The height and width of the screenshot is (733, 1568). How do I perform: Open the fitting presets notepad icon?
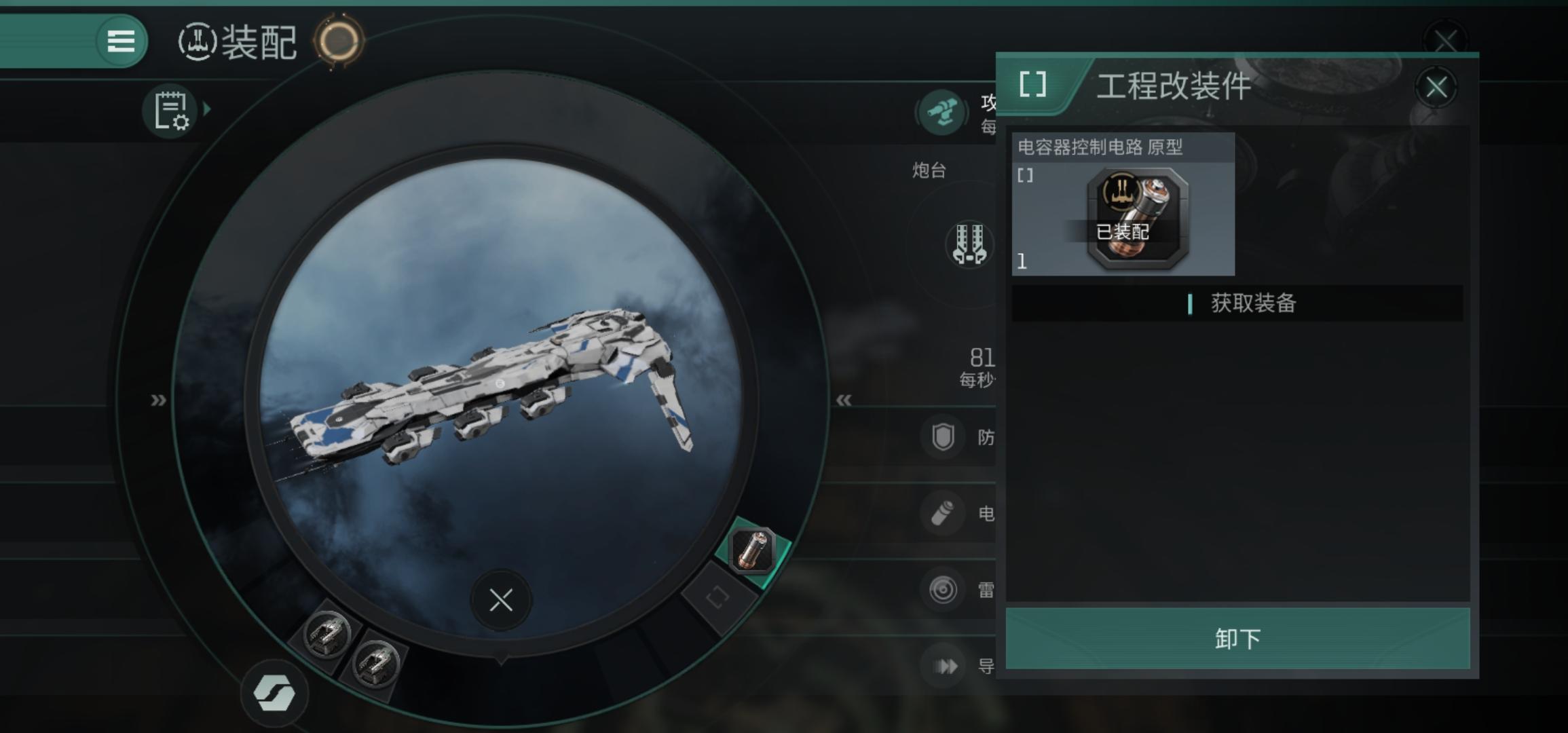pos(170,111)
